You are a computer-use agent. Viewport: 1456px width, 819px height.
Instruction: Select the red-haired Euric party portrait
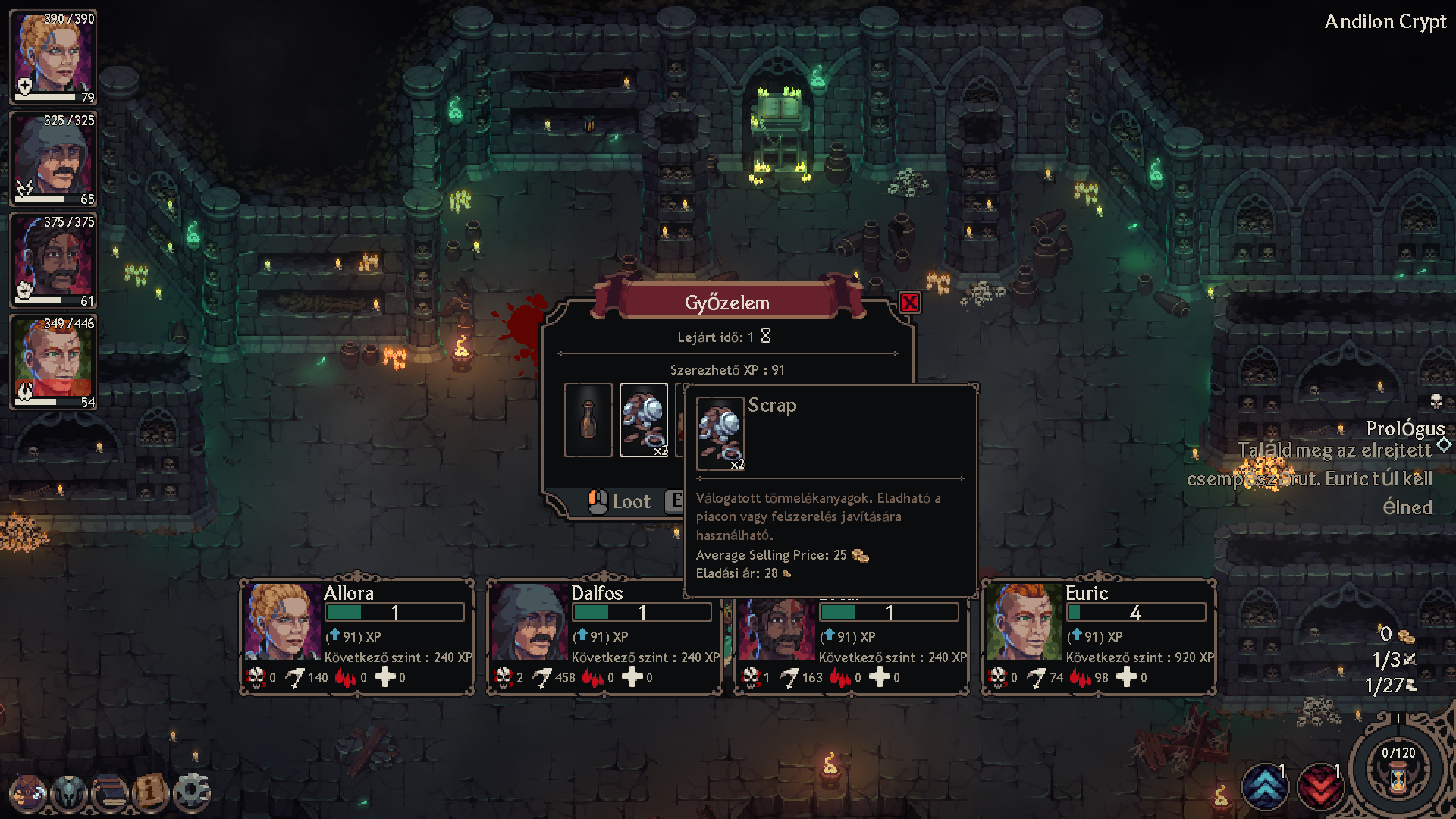click(53, 362)
